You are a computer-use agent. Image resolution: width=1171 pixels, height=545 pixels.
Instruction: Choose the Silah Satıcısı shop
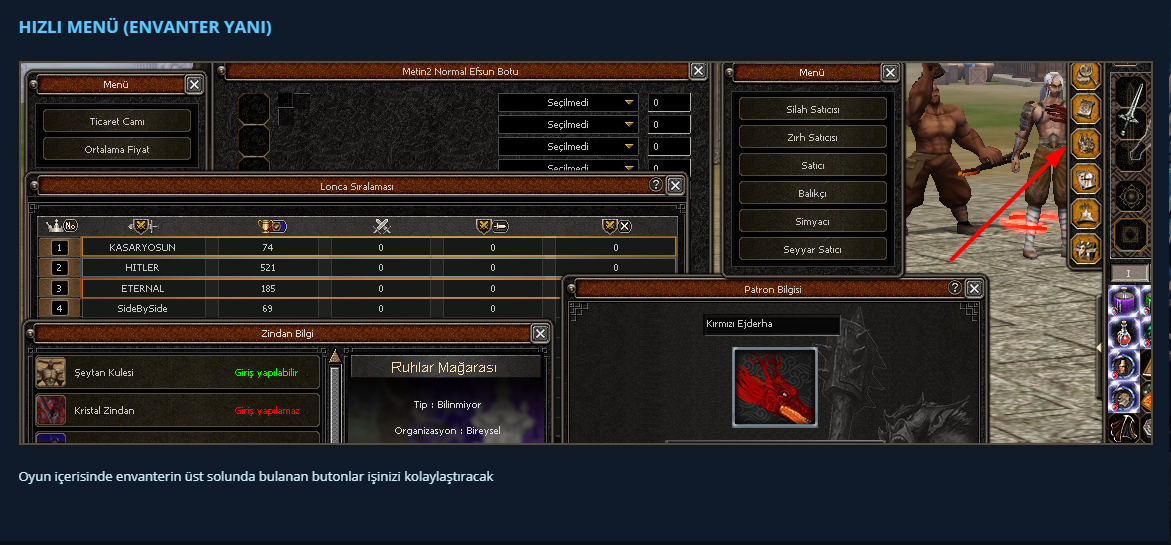[812, 109]
